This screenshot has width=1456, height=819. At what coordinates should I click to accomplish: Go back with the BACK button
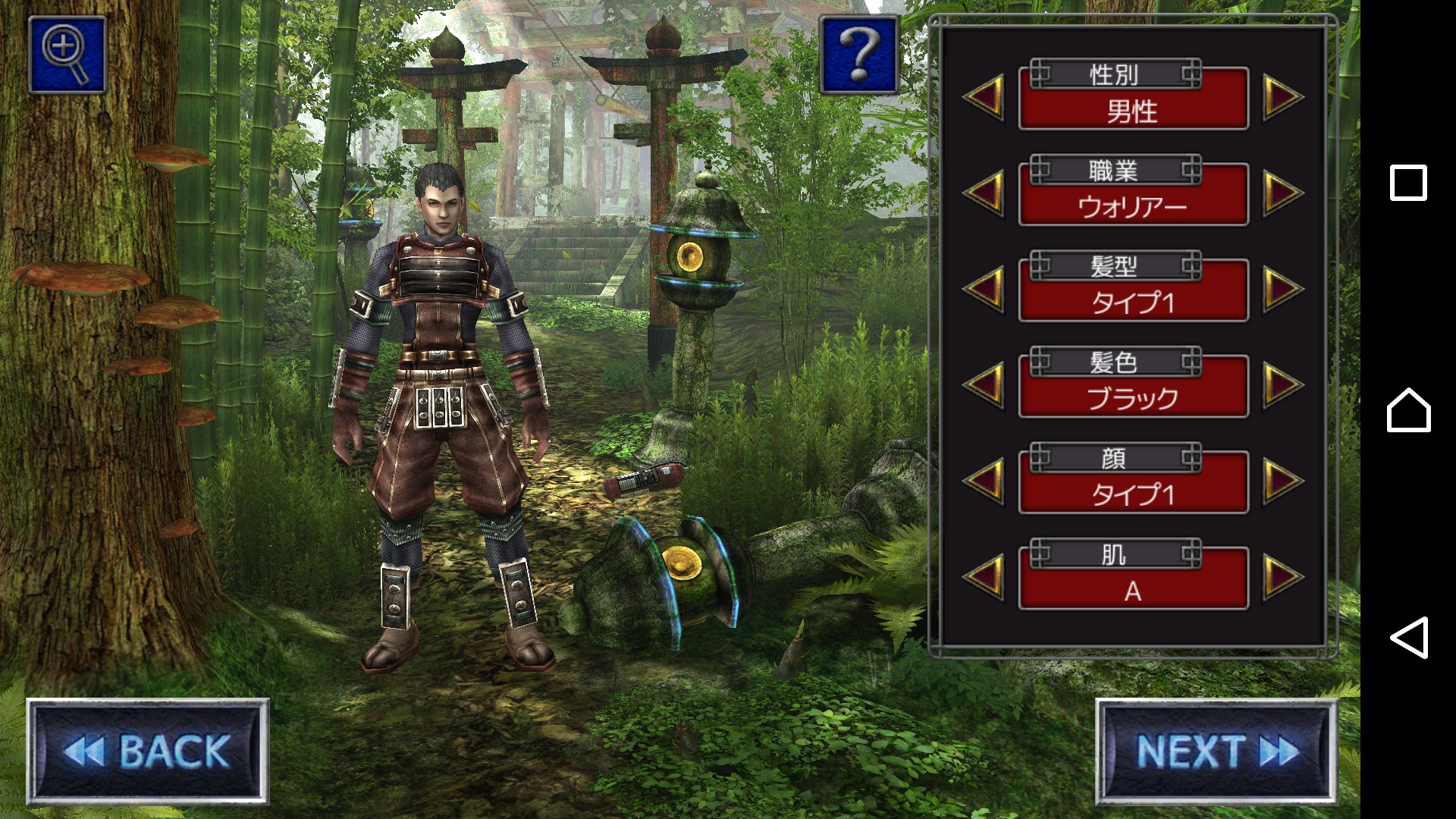coord(148,751)
